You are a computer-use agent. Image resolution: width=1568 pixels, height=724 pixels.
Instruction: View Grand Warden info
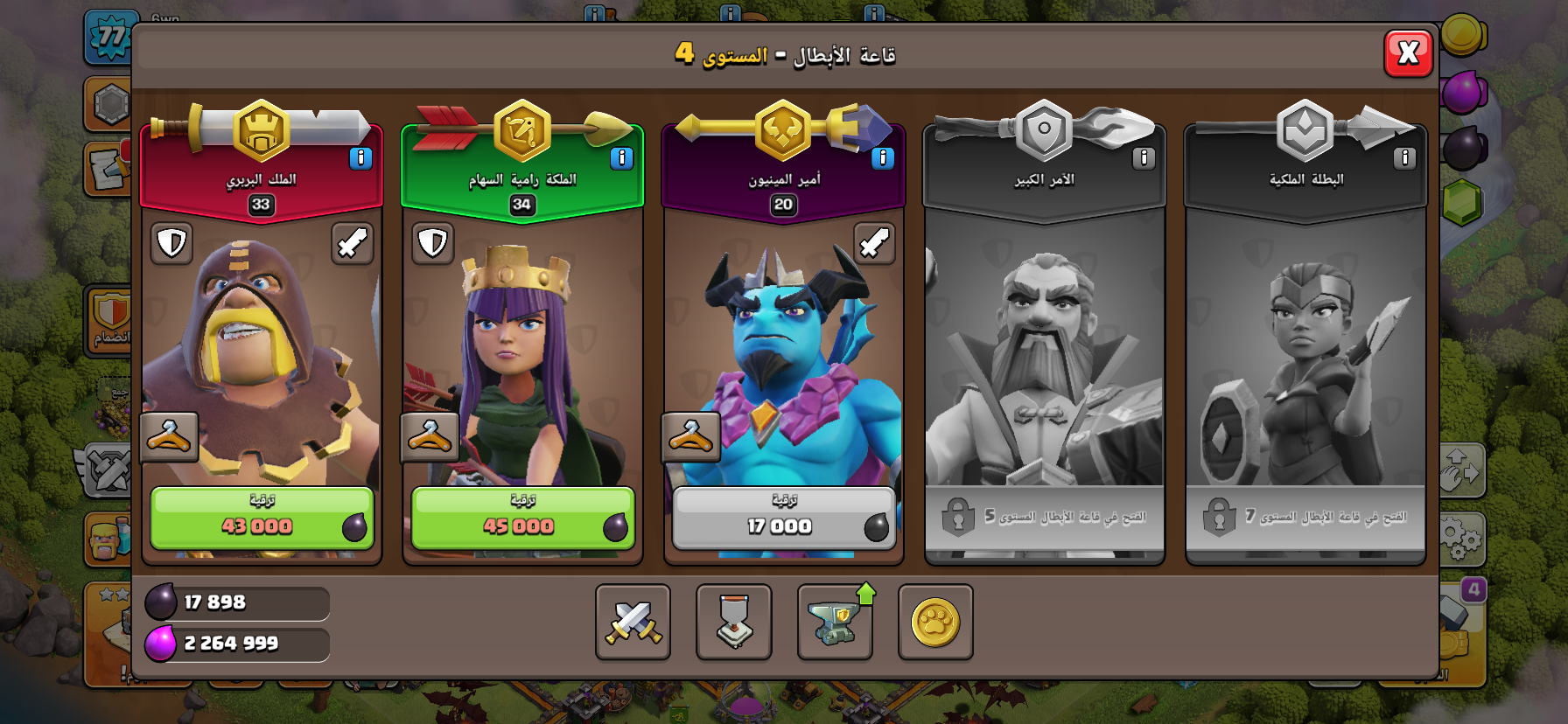1143,158
